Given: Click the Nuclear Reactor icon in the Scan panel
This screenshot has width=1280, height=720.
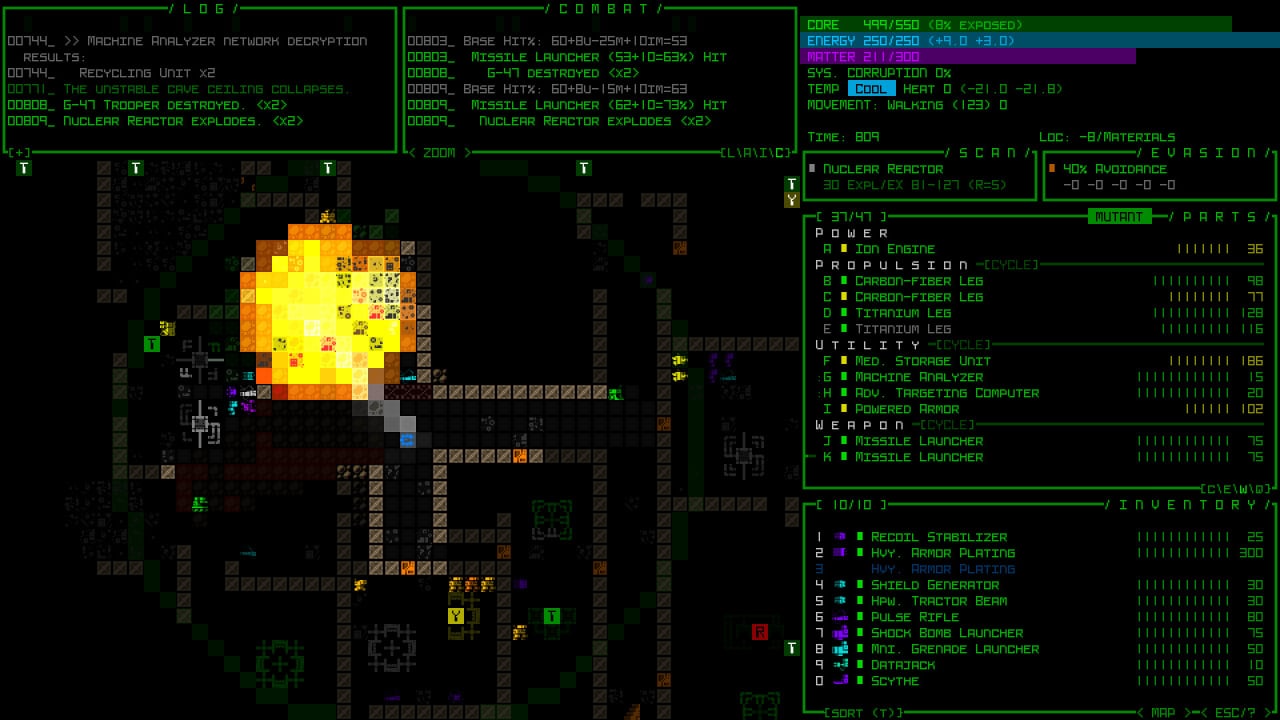Looking at the screenshot, I should [x=812, y=168].
